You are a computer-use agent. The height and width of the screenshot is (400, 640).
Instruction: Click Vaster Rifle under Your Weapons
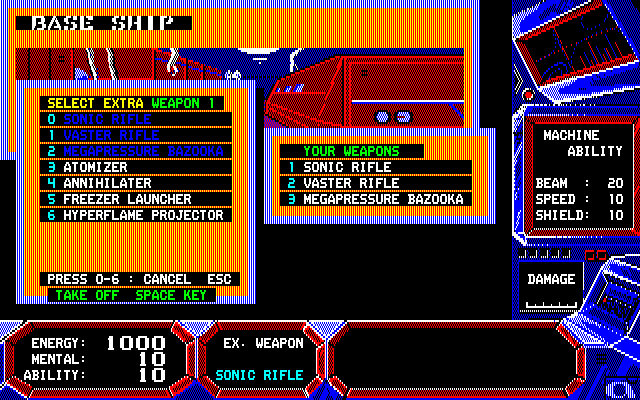[351, 183]
